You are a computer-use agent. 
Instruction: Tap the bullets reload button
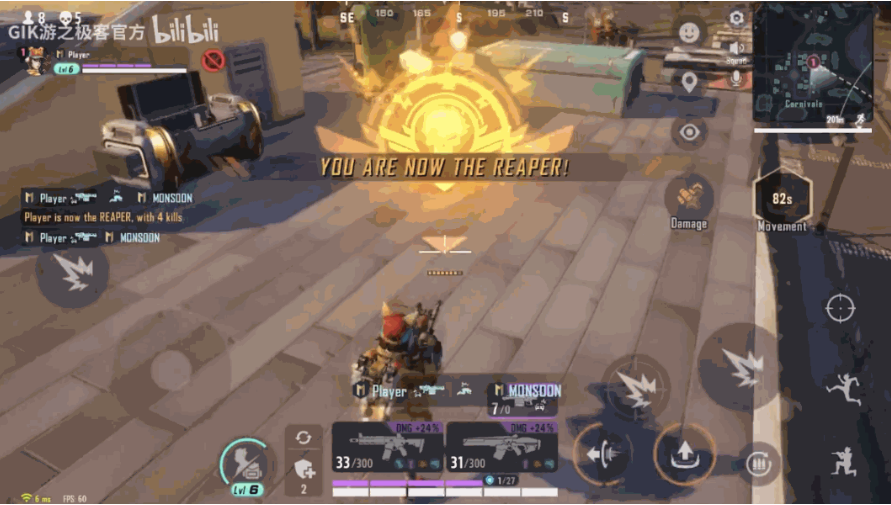(x=762, y=463)
